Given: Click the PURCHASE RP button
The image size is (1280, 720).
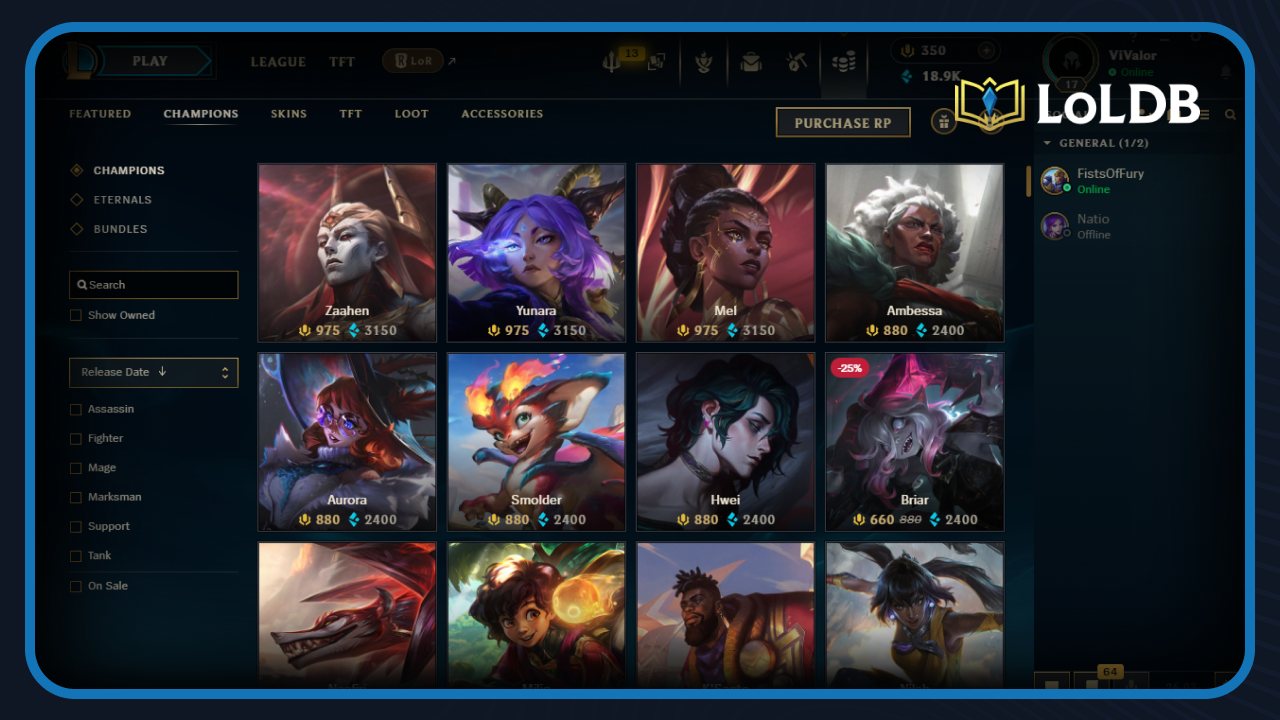Looking at the screenshot, I should tap(843, 122).
